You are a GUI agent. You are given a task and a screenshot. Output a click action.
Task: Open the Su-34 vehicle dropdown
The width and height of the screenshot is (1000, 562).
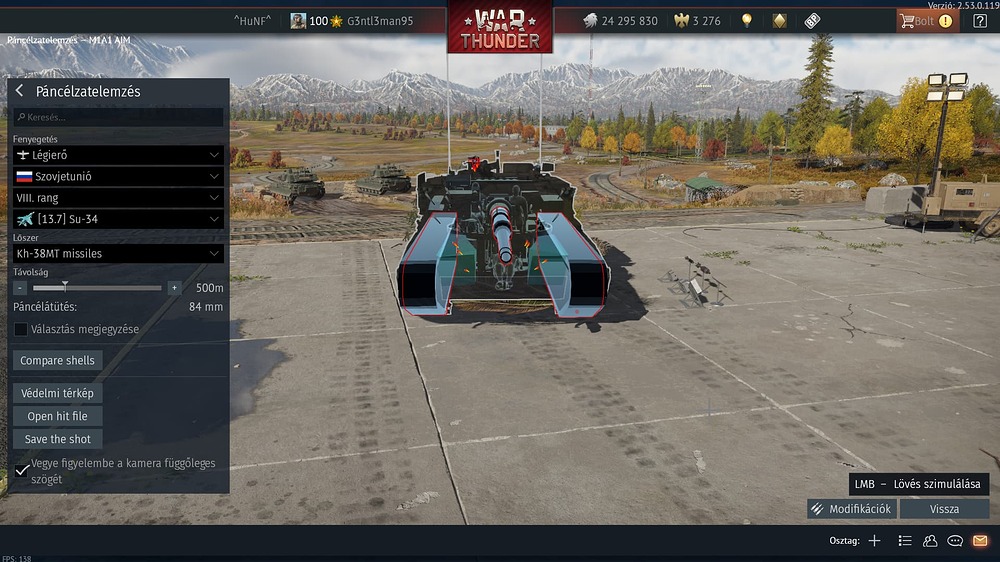(x=118, y=219)
